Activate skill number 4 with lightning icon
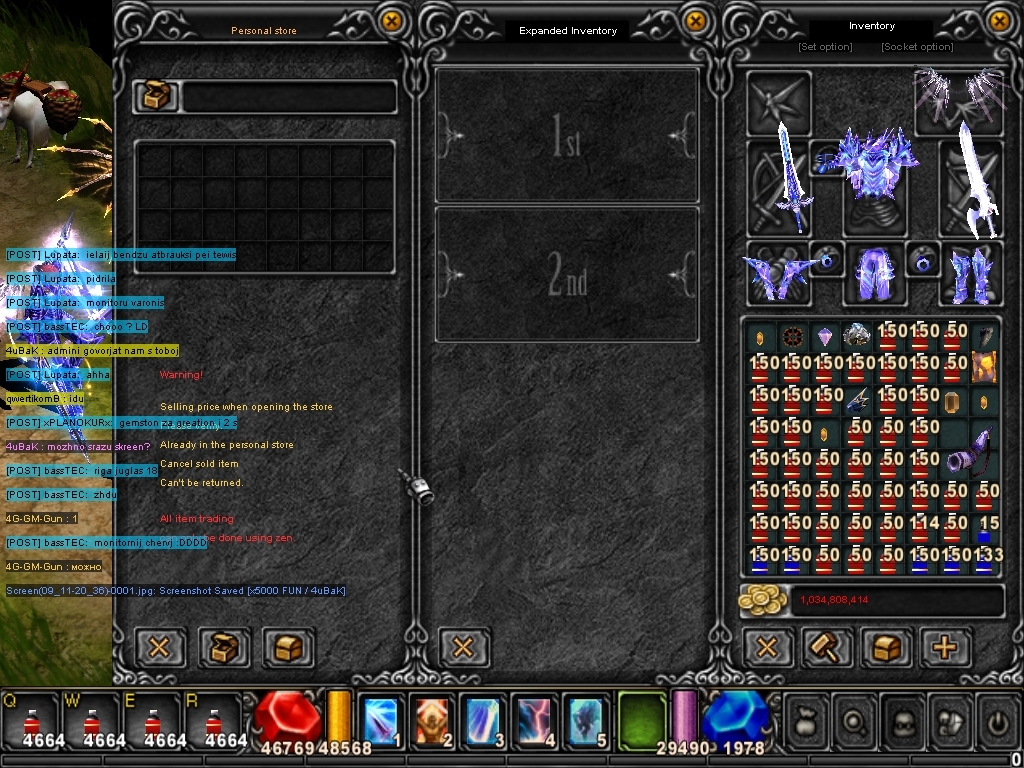 (535, 720)
